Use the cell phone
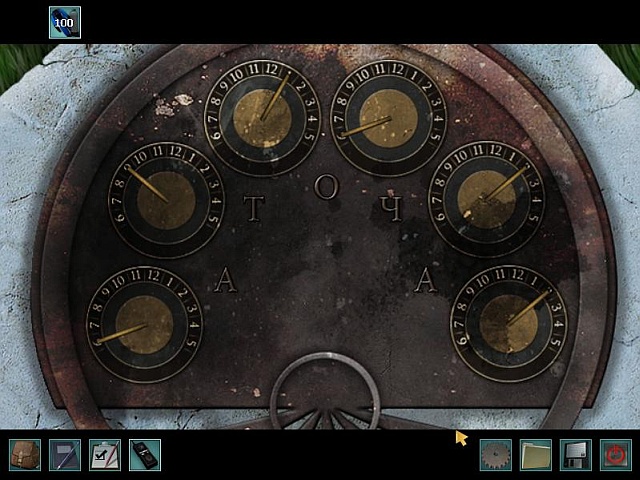Image resolution: width=640 pixels, height=480 pixels. click(x=145, y=455)
